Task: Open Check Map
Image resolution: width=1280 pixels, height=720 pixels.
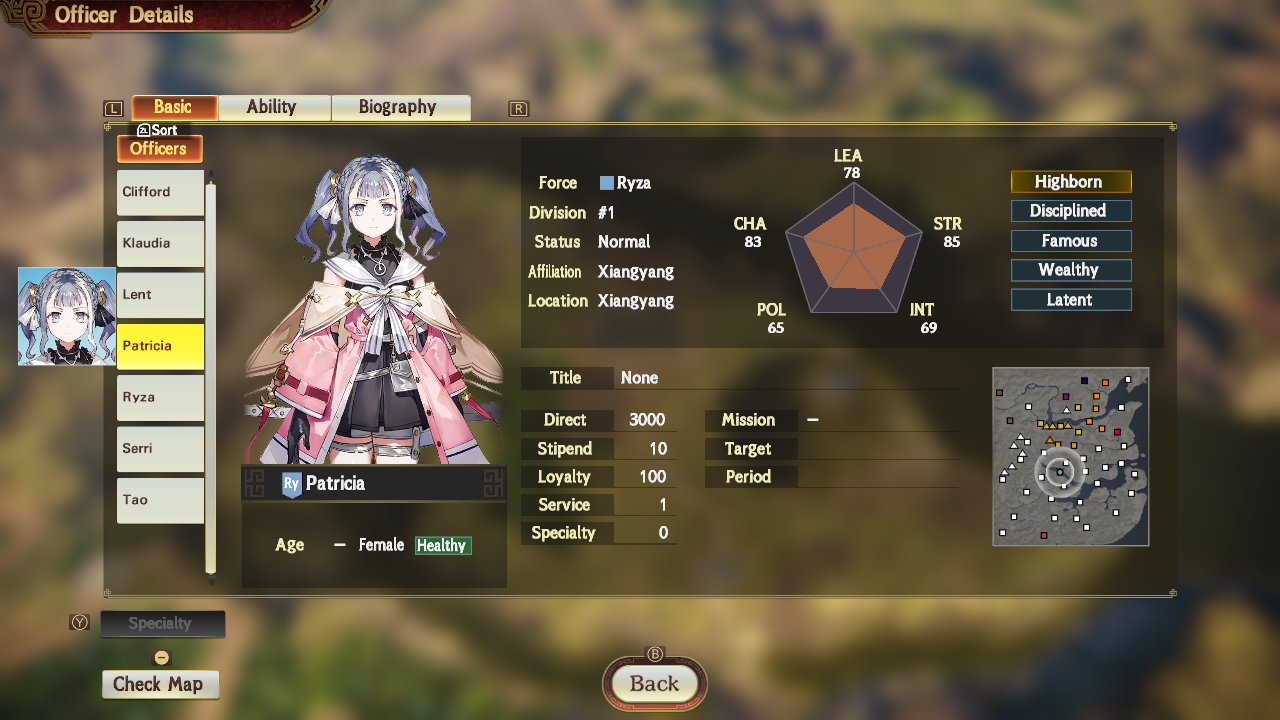Action: pos(160,684)
